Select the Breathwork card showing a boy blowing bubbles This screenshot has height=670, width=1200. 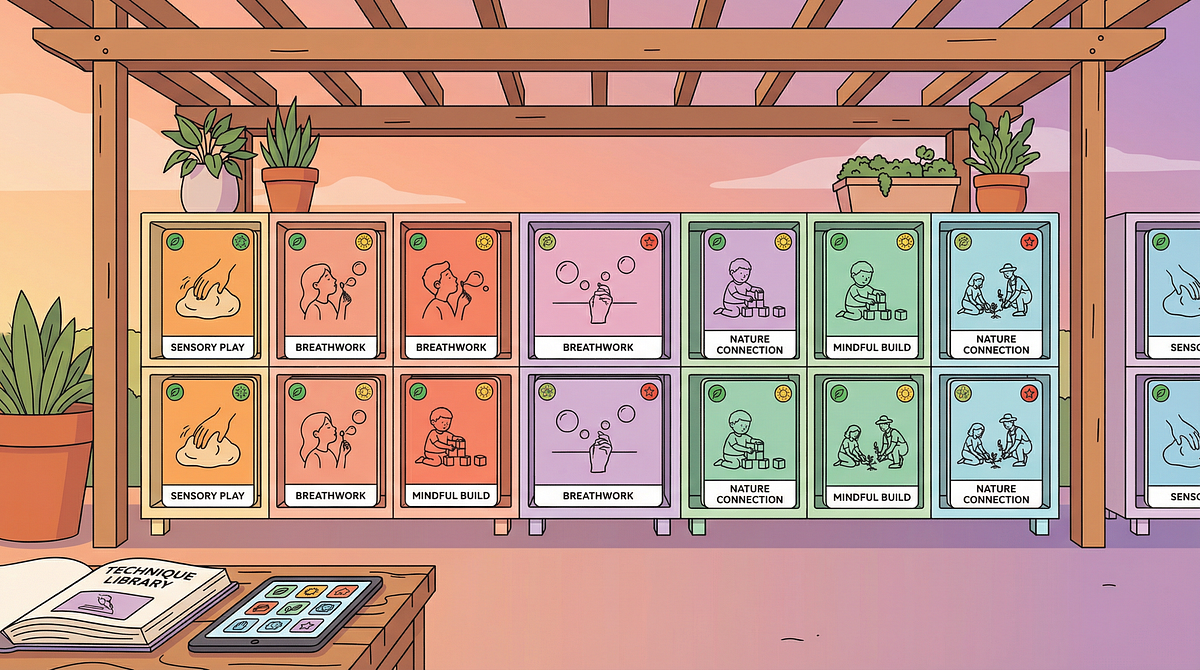(451, 292)
